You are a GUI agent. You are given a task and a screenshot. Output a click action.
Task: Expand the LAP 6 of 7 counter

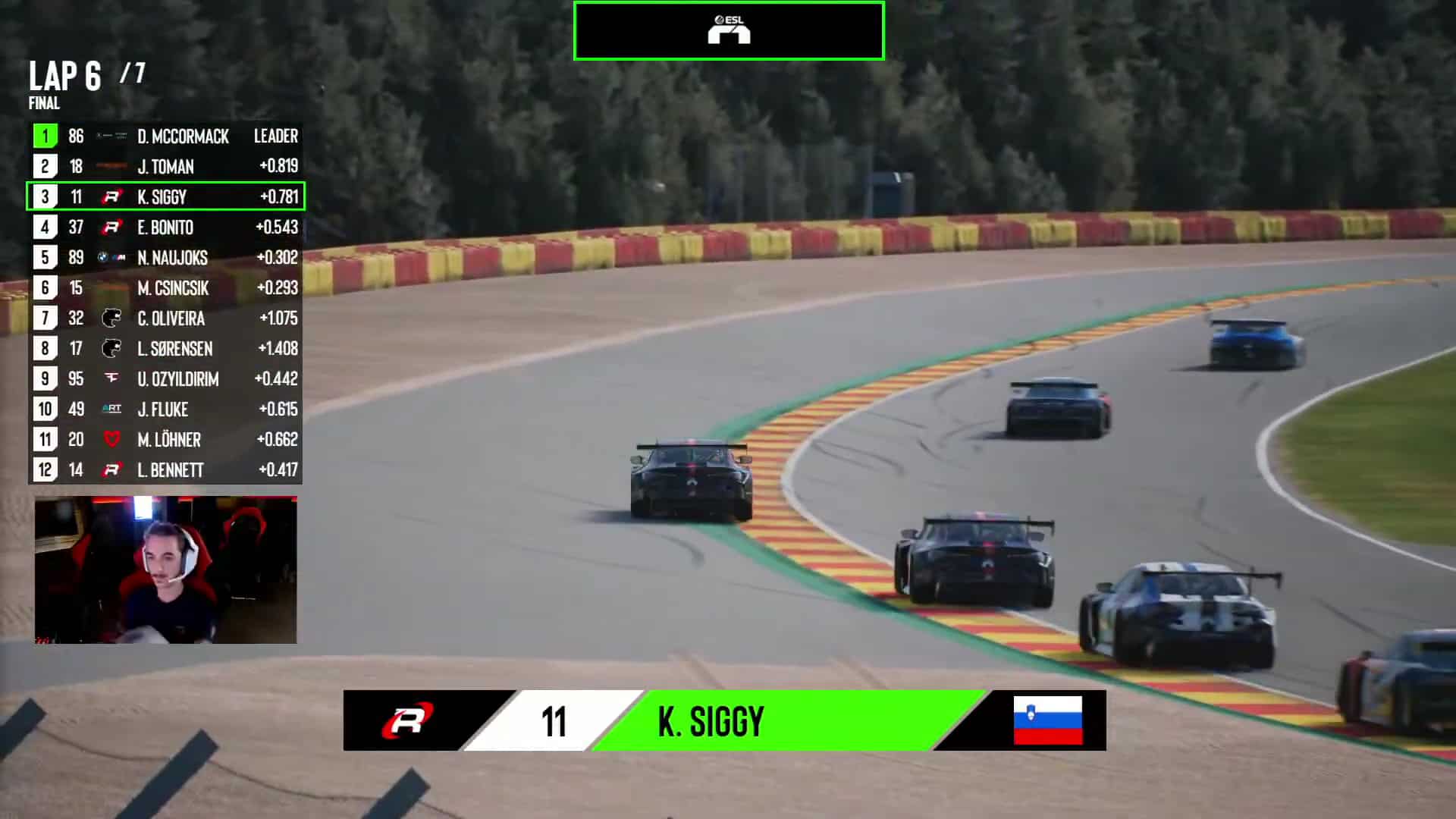86,76
